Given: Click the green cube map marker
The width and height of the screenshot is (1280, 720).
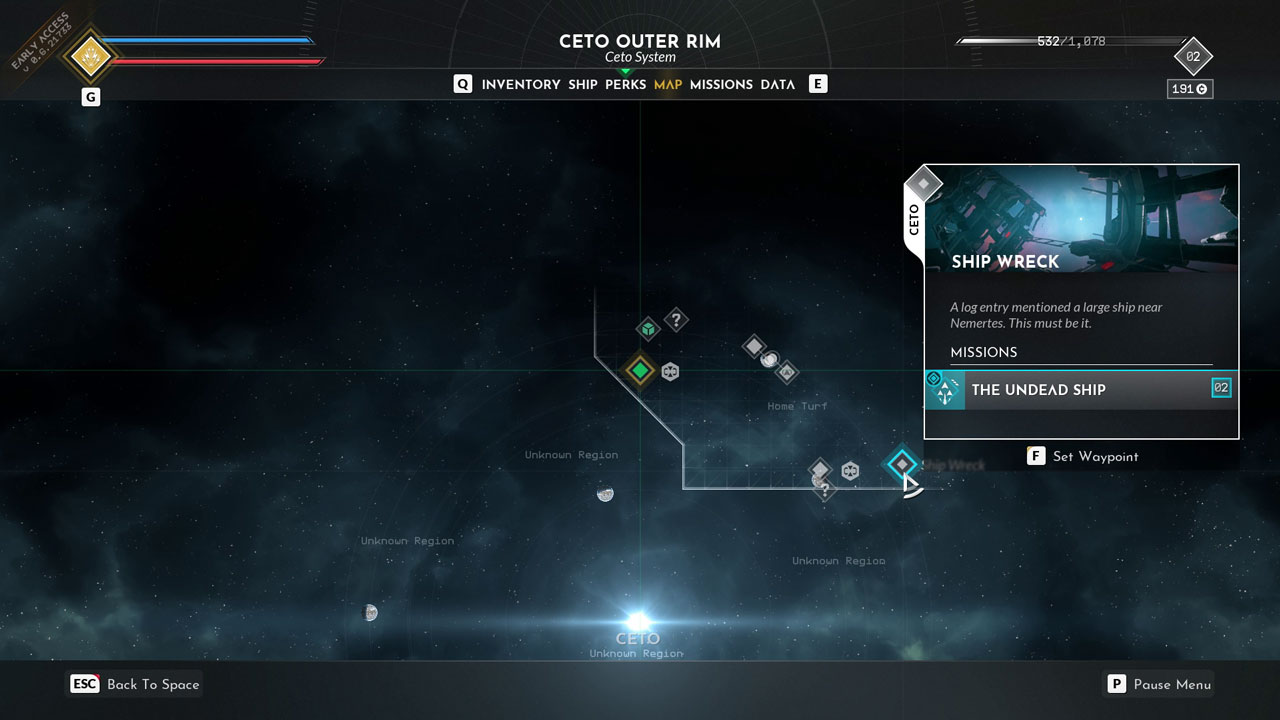Looking at the screenshot, I should [648, 328].
